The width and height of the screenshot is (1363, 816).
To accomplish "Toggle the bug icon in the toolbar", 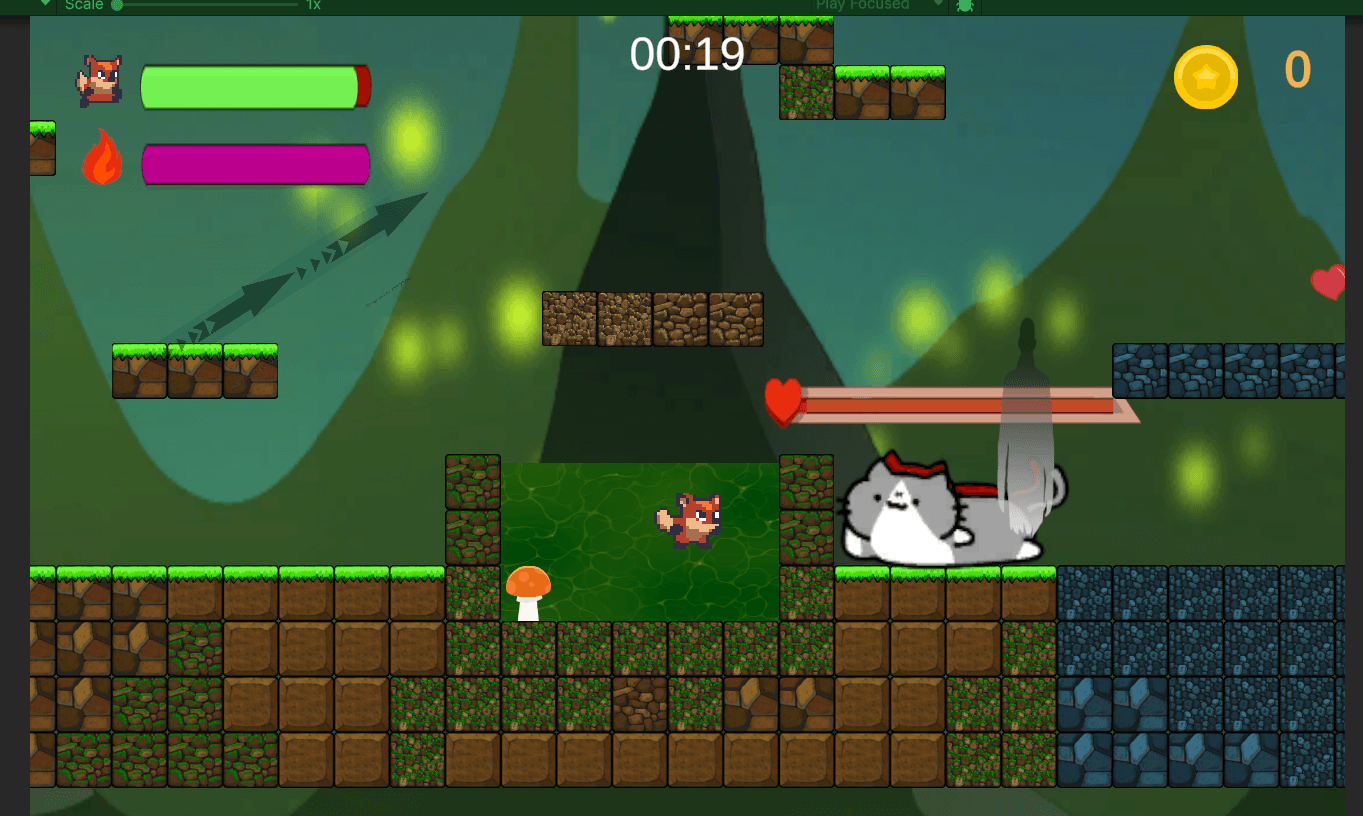I will 965,5.
